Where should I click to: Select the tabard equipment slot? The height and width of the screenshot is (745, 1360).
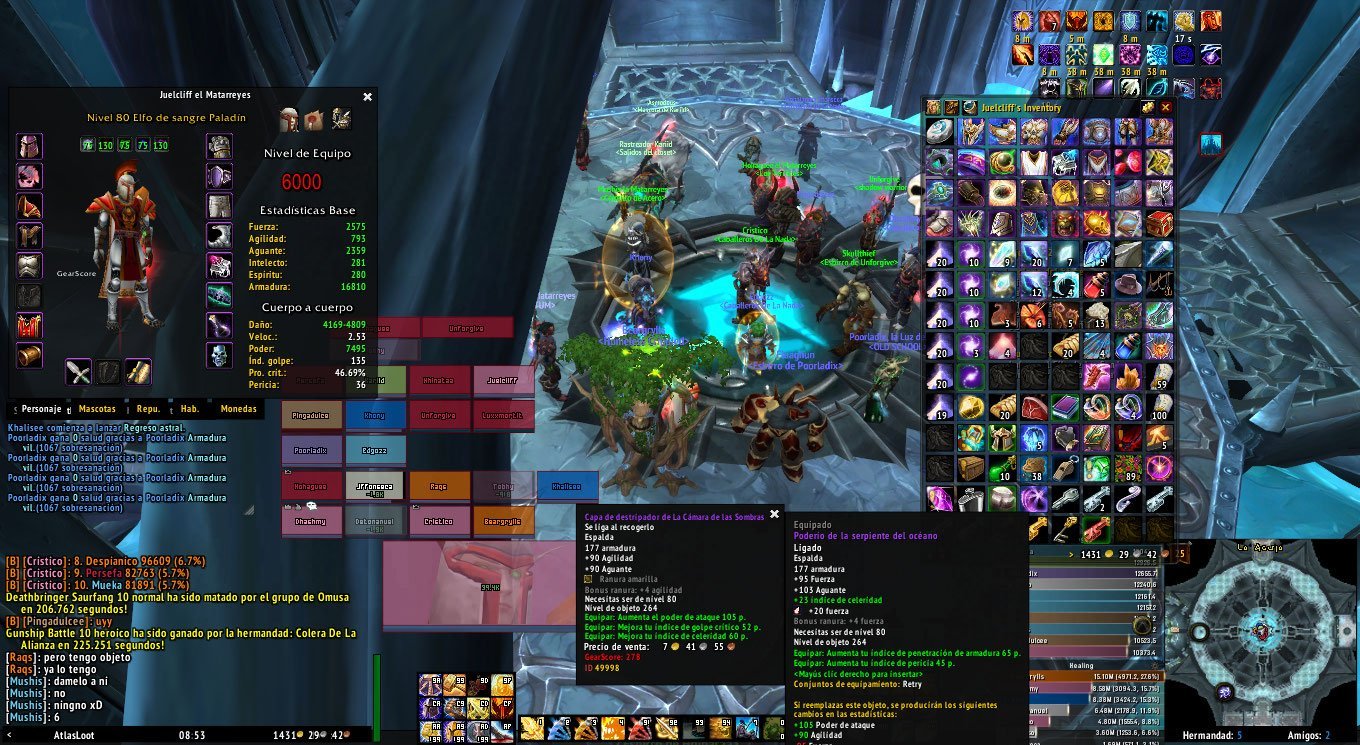point(30,325)
